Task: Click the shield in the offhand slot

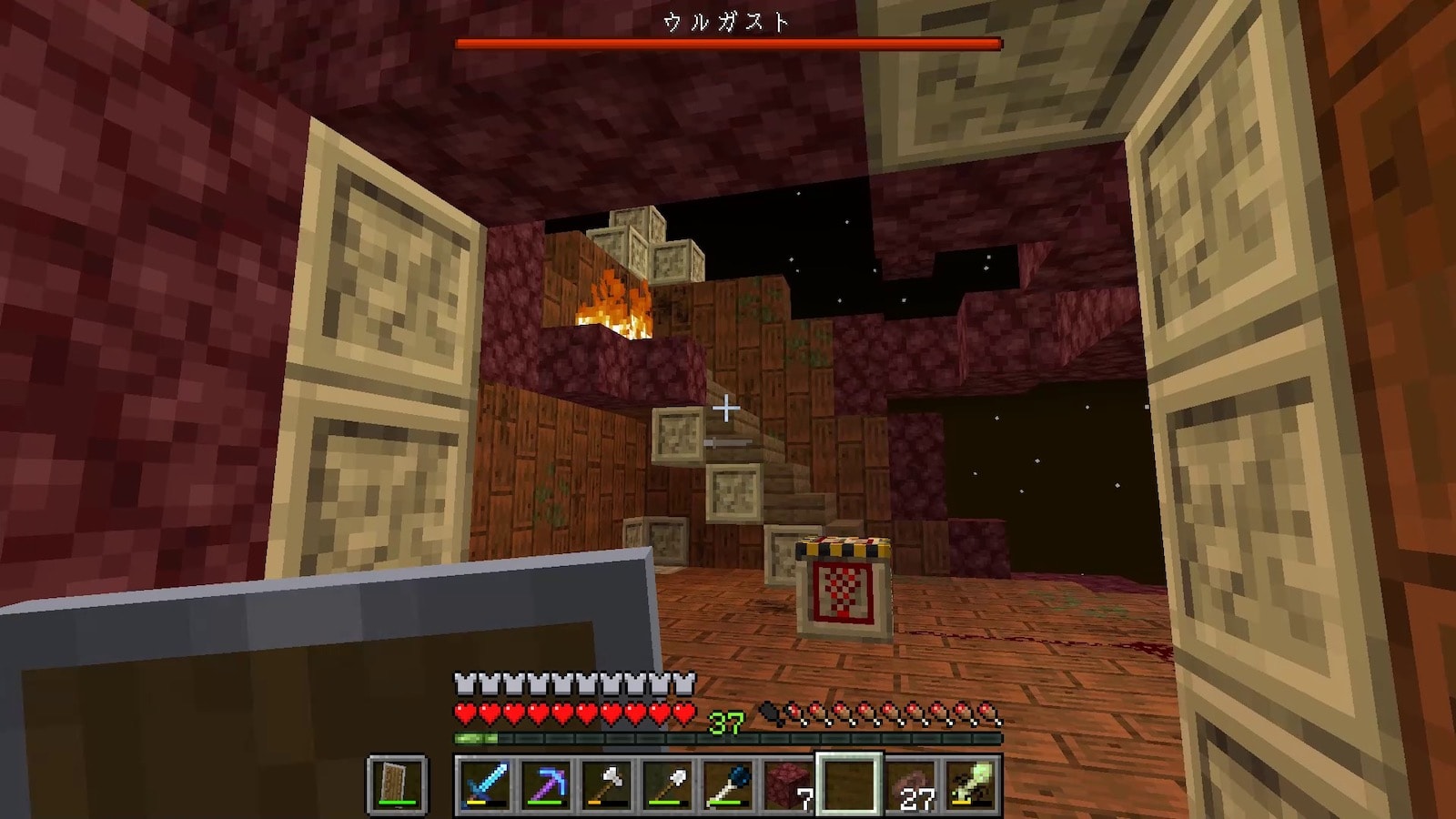Action: point(398,784)
